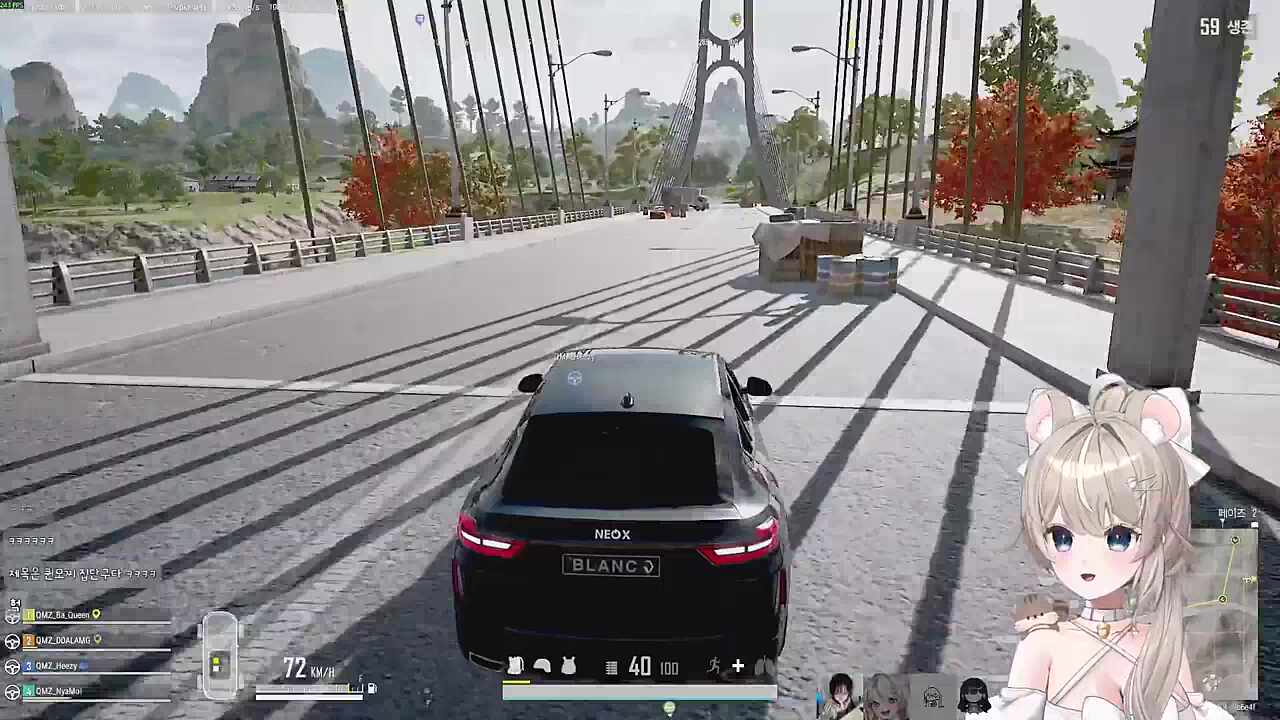The height and width of the screenshot is (720, 1280).
Task: Select the helmet equipment icon
Action: pyautogui.click(x=542, y=666)
